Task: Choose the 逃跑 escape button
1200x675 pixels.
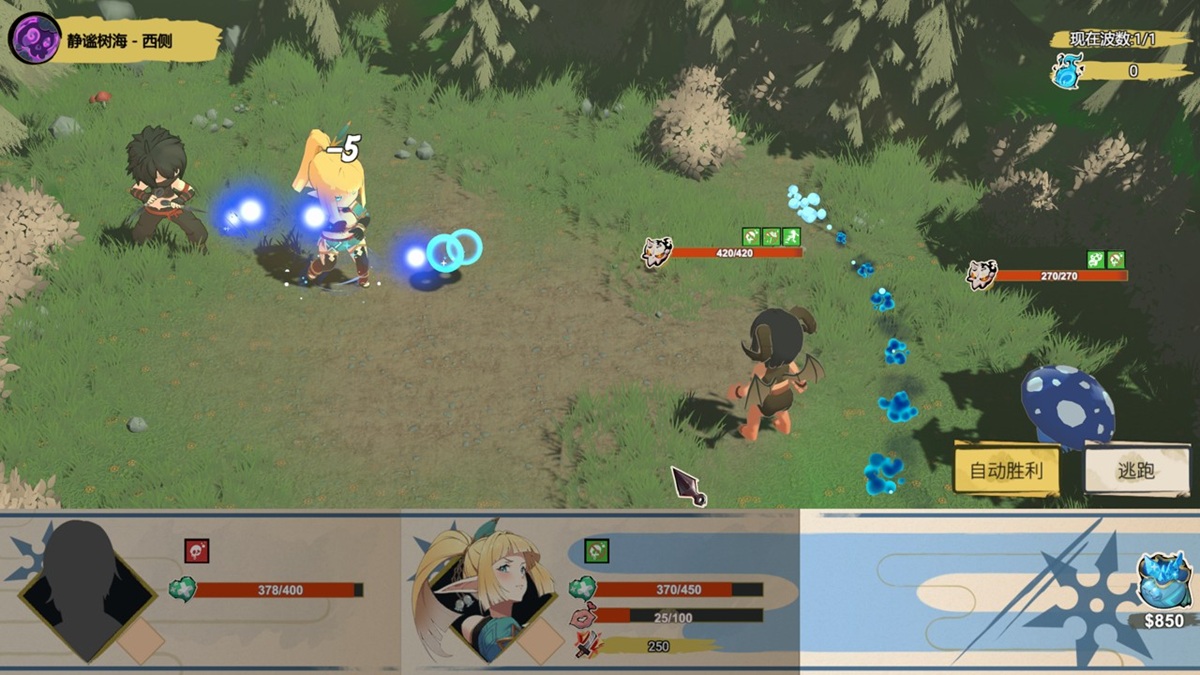Action: tap(1136, 469)
